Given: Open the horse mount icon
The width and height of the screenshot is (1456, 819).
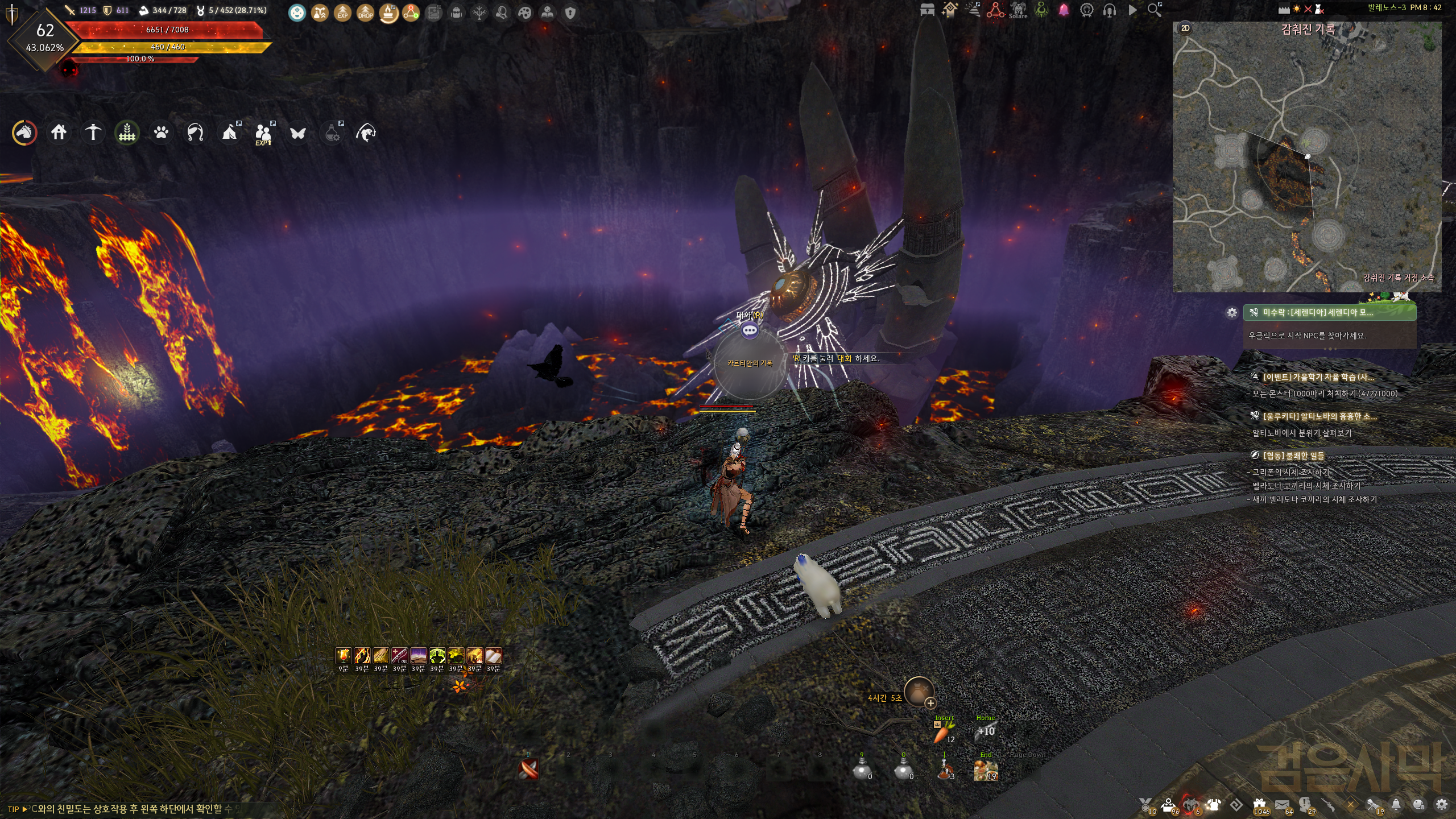Looking at the screenshot, I should (x=24, y=133).
